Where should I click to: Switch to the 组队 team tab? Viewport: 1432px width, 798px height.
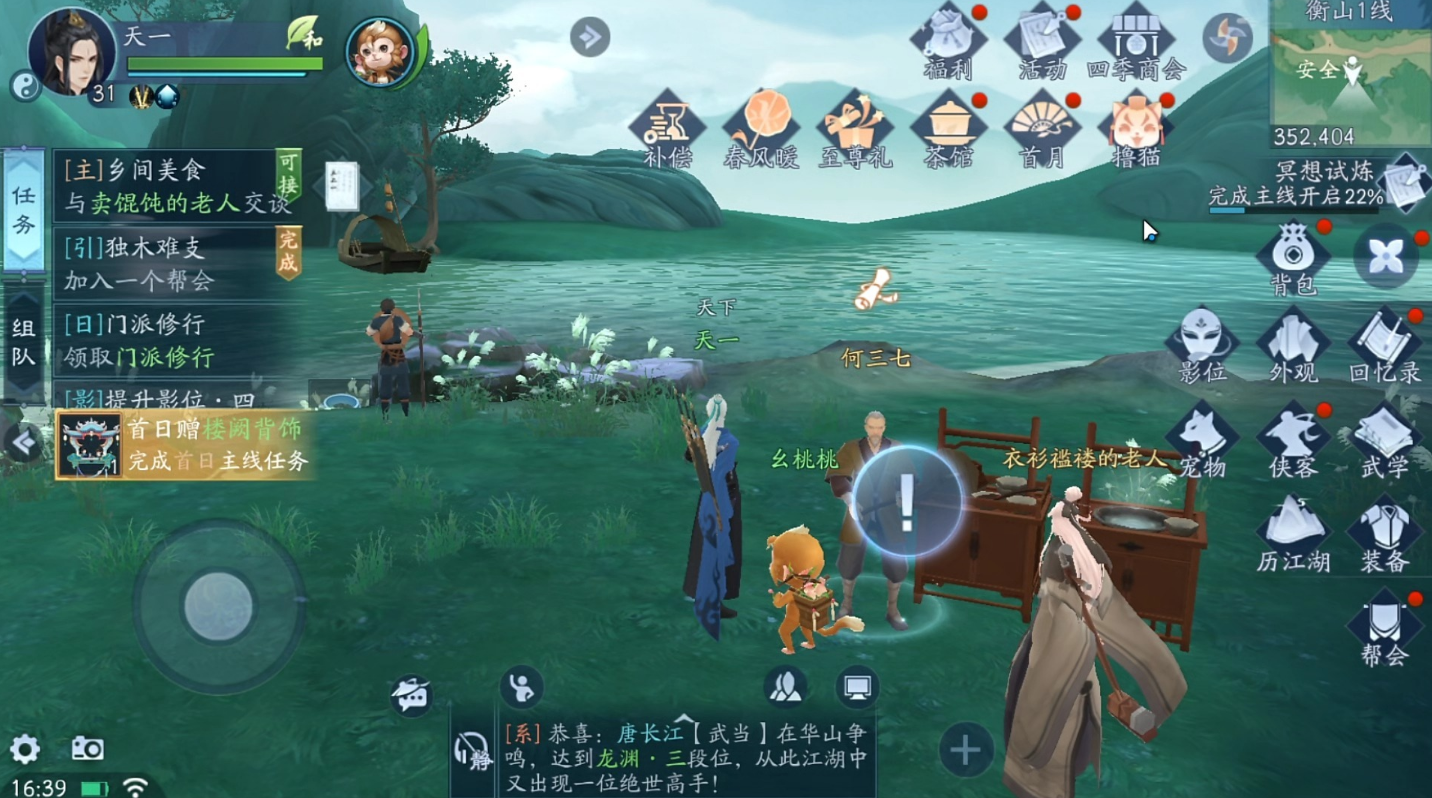(24, 342)
